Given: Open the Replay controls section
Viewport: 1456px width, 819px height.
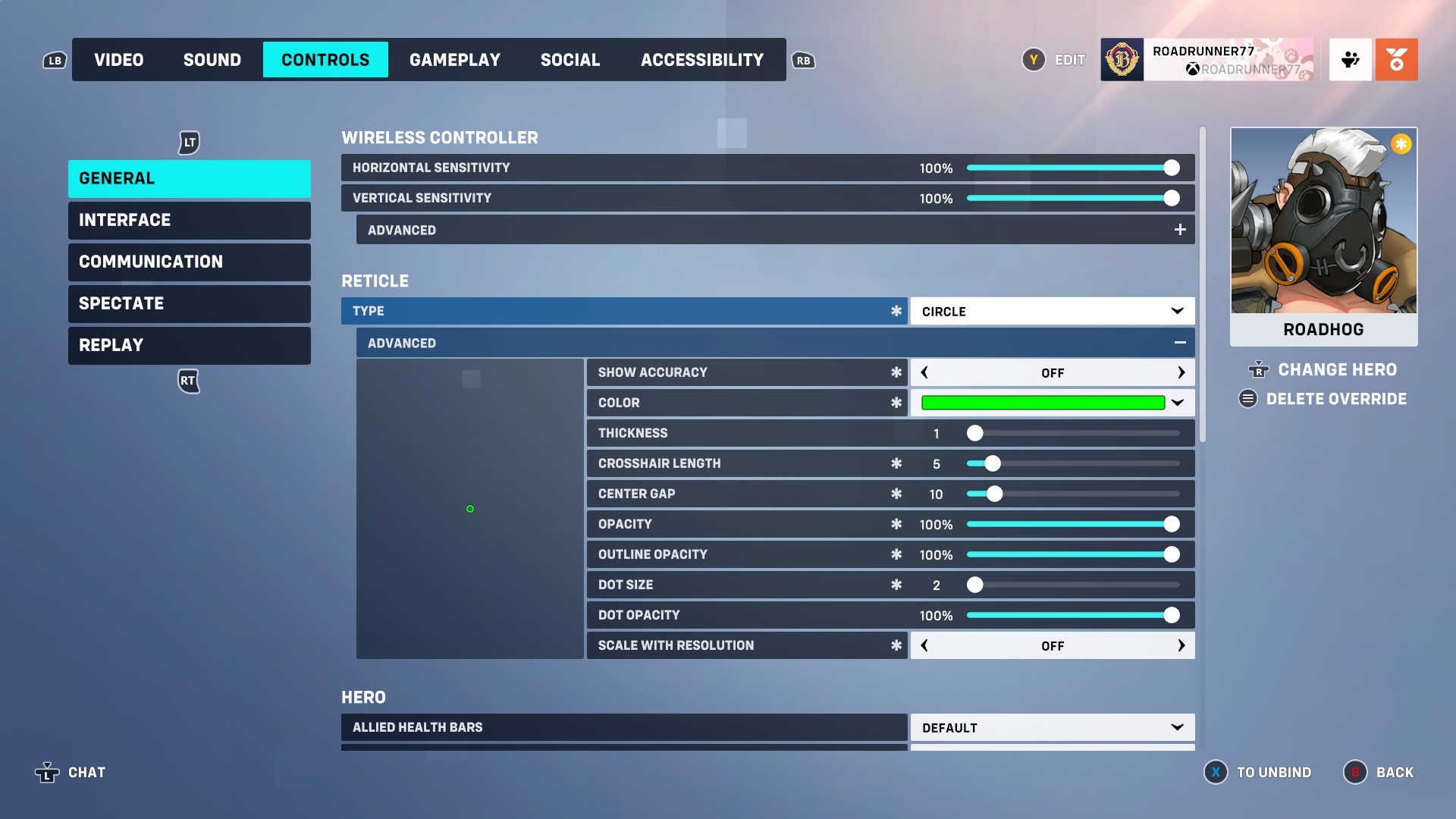Looking at the screenshot, I should [x=189, y=345].
